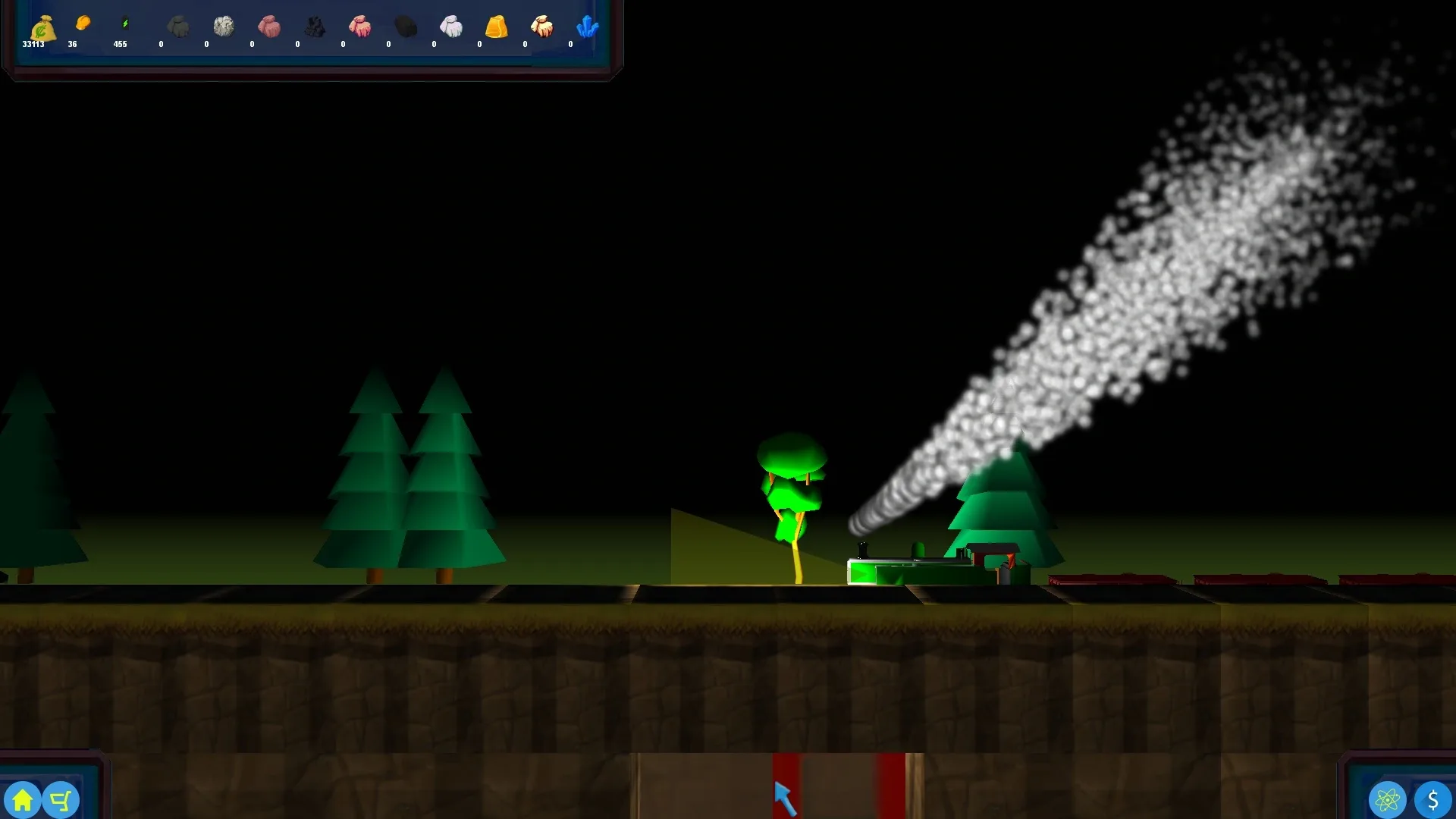Click the 33113 money counter
Viewport: 1456px width, 819px height.
33,44
